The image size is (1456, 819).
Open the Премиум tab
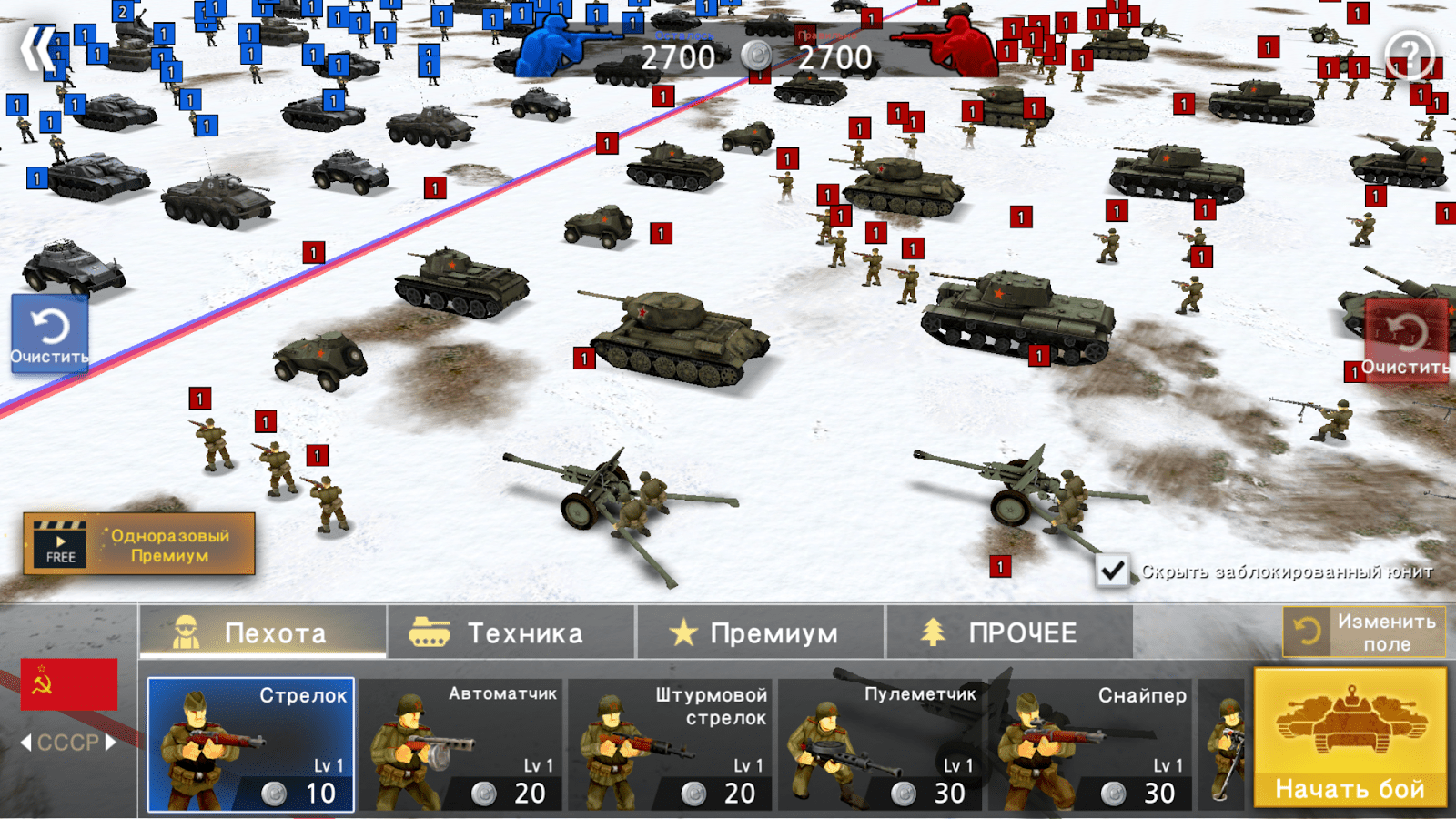coord(760,632)
